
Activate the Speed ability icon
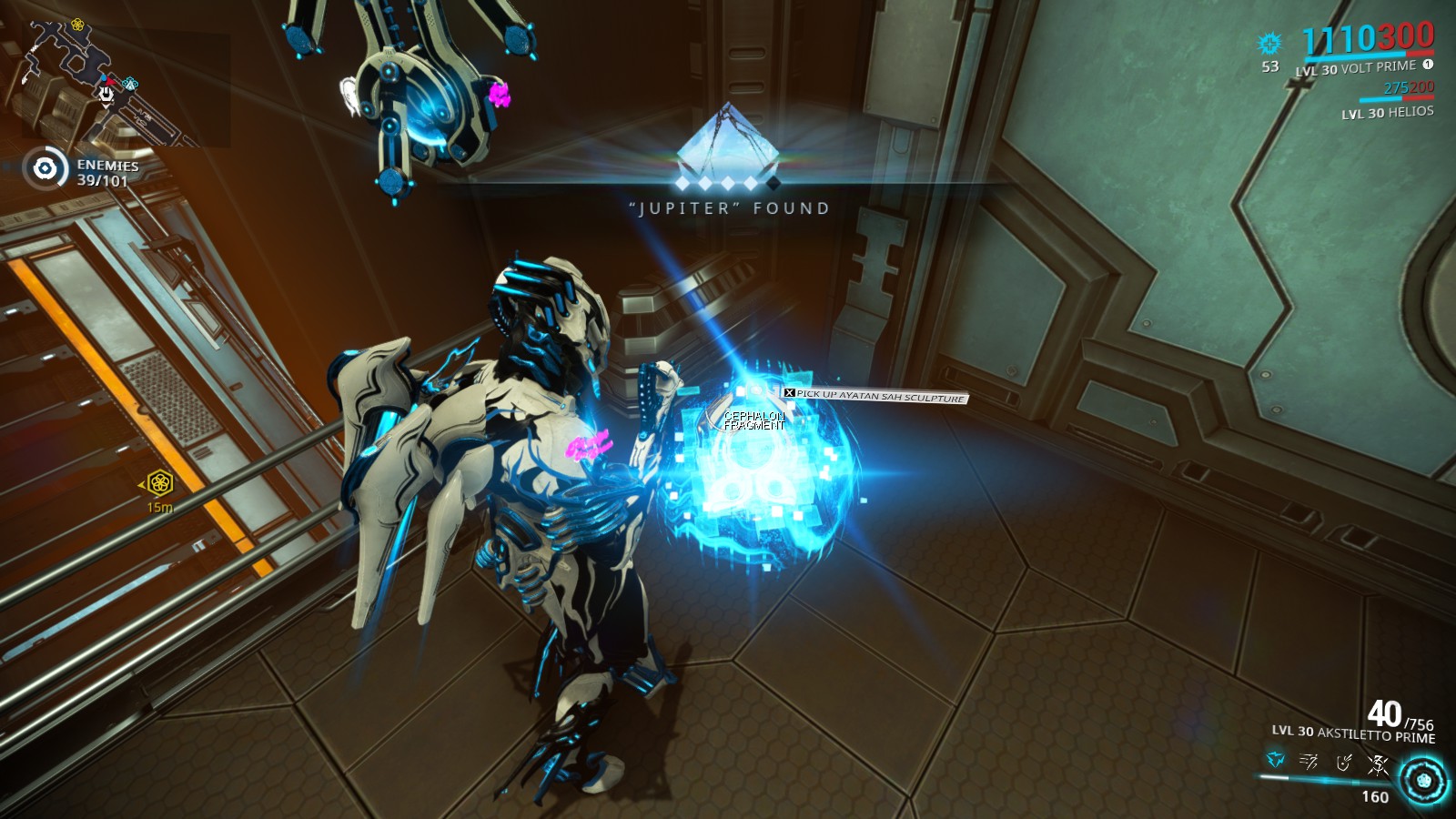point(1308,761)
